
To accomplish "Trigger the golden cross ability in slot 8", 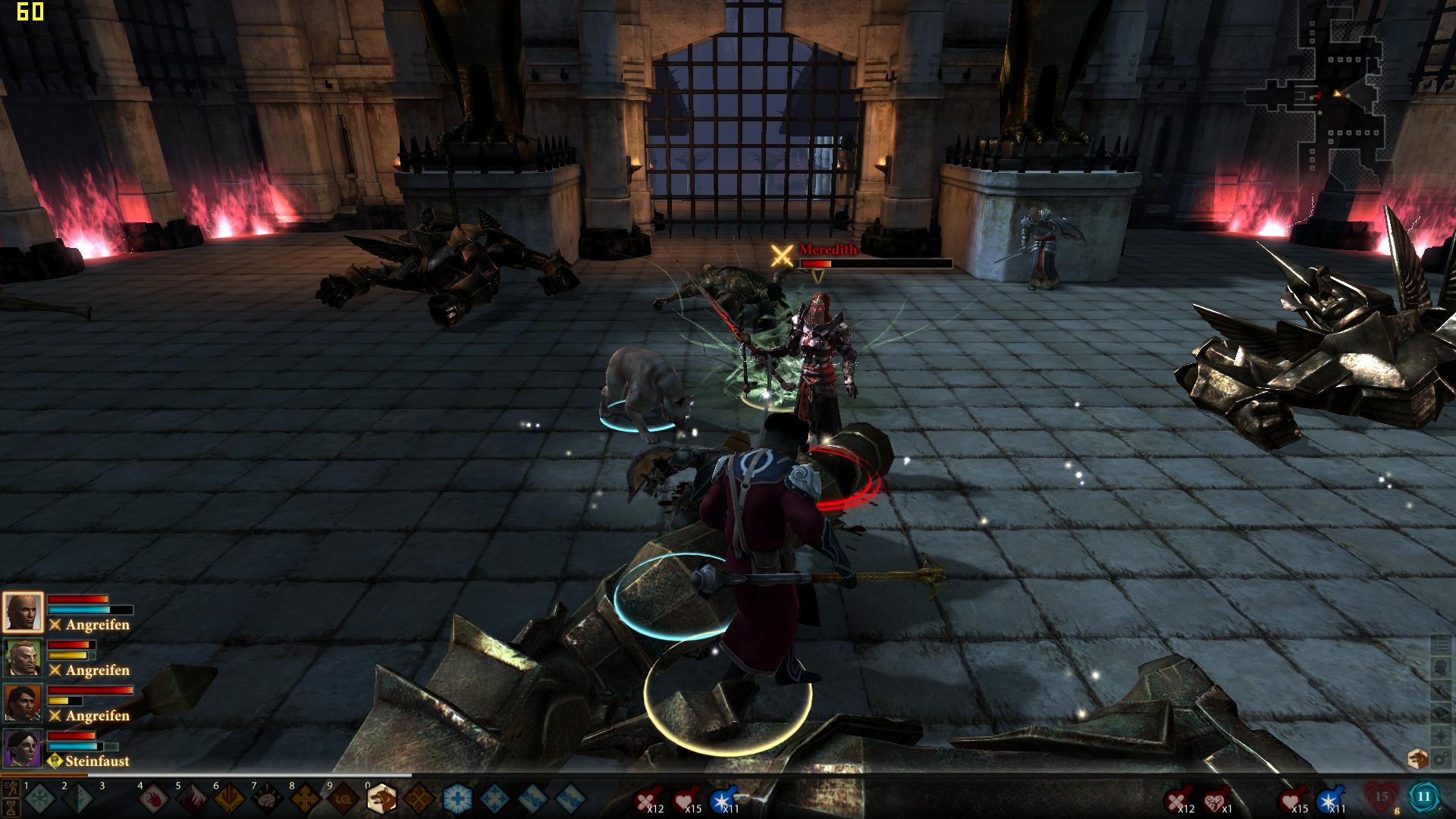I will 306,799.
